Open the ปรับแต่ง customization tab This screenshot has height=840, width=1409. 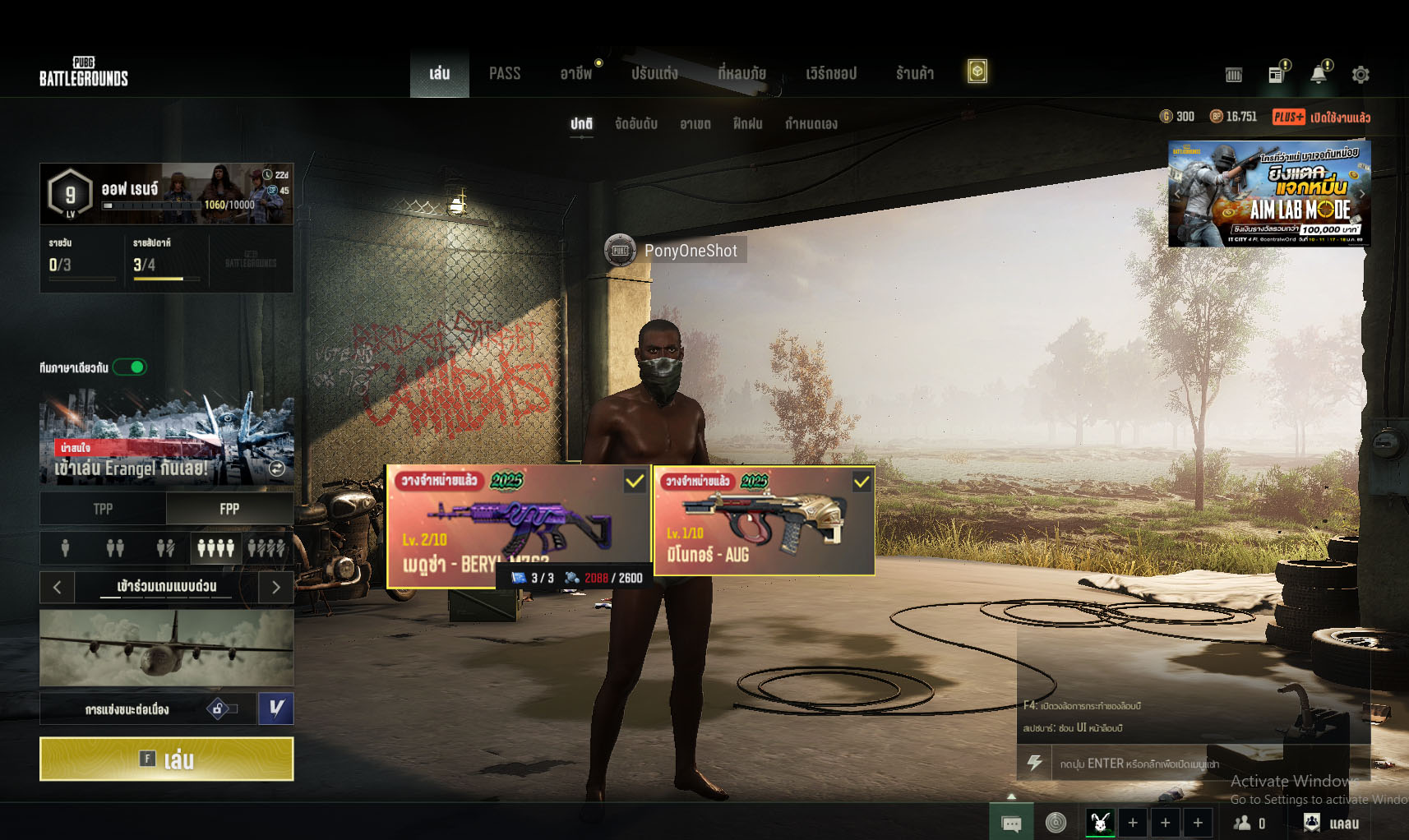(x=654, y=74)
